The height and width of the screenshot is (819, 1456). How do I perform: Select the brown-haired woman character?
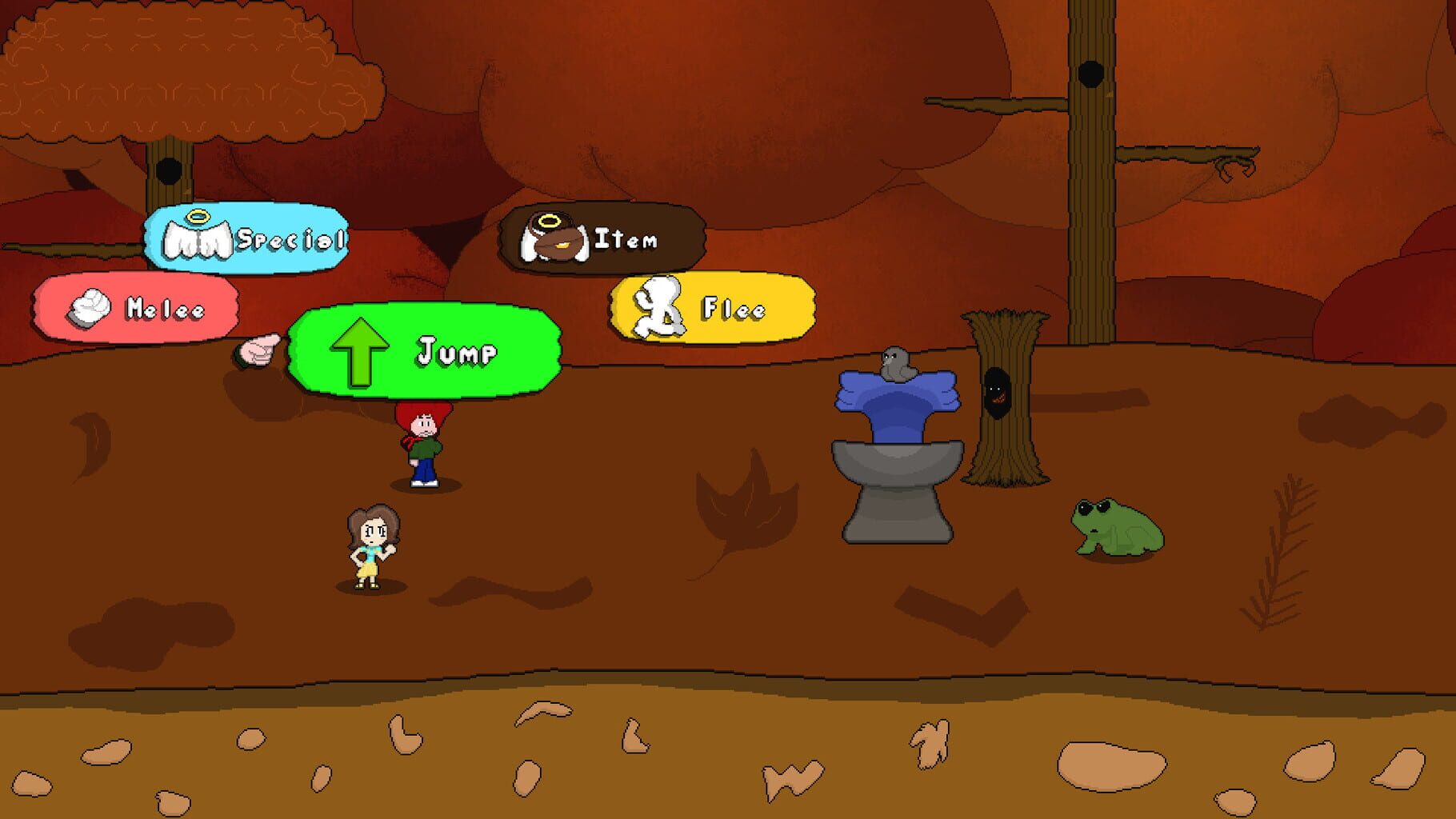[370, 548]
